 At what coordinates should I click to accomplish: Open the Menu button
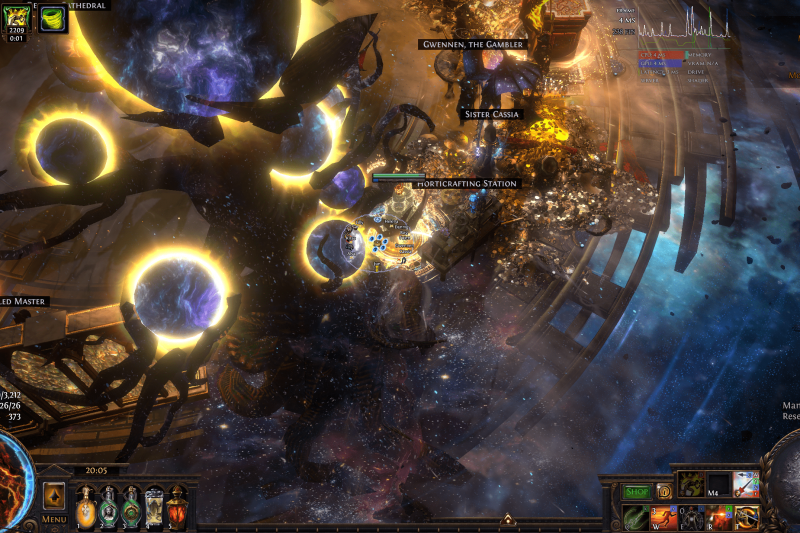point(54,519)
